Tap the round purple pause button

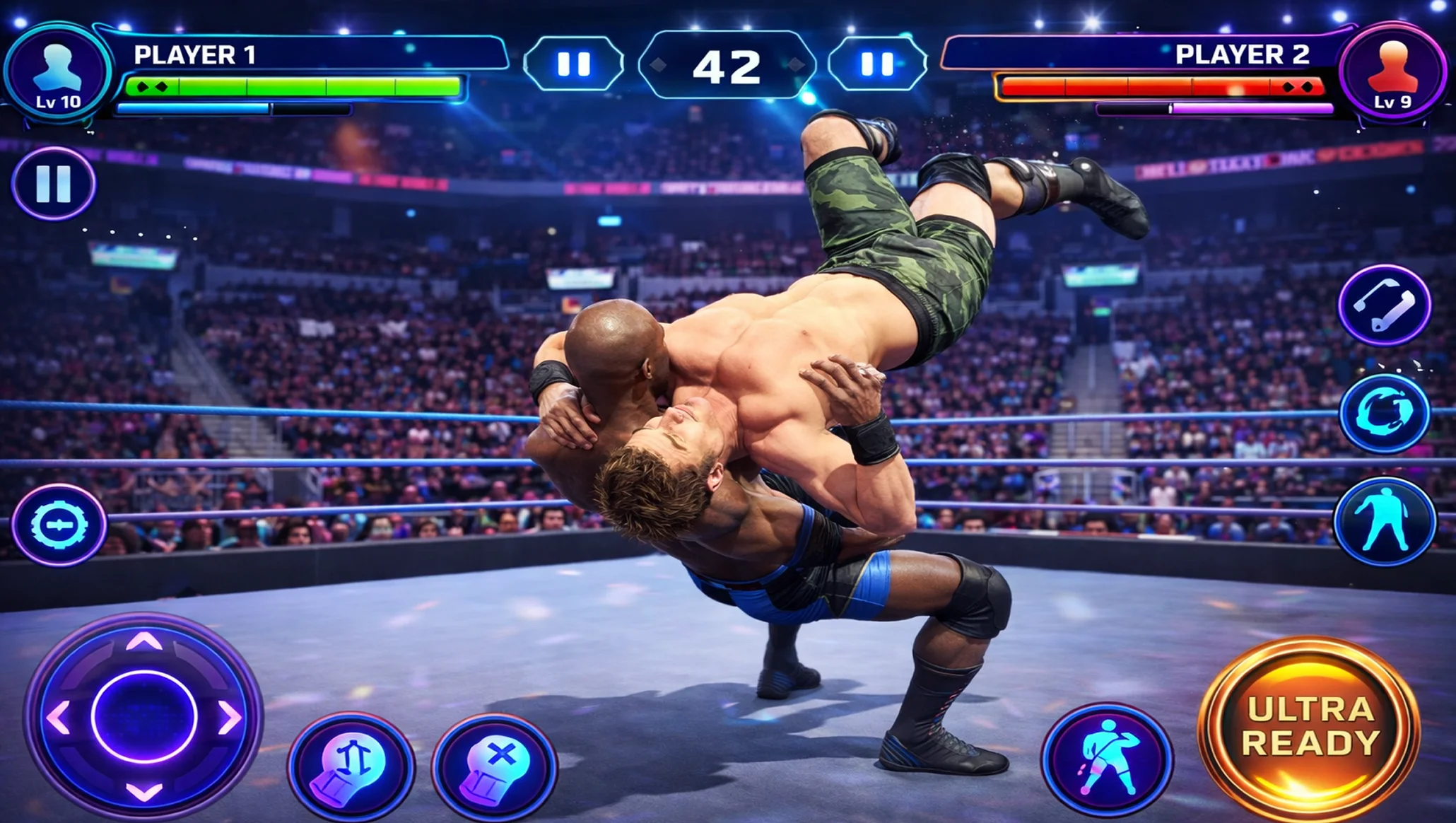54,184
